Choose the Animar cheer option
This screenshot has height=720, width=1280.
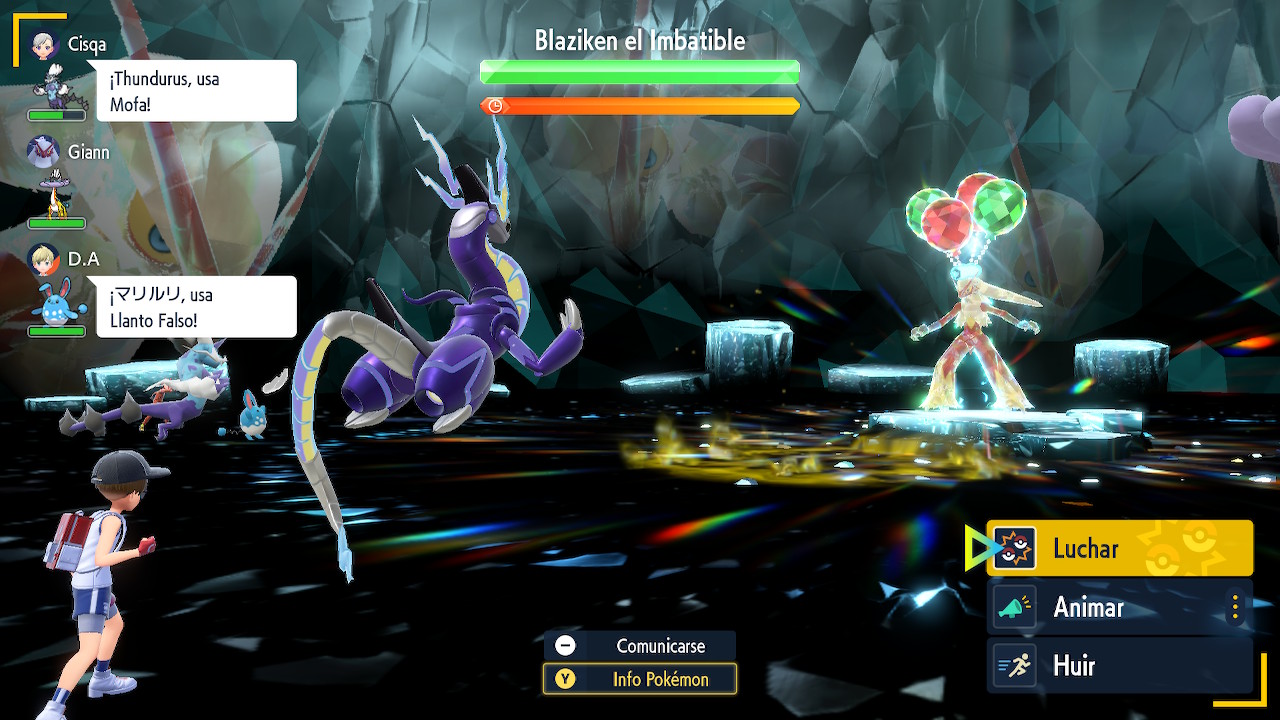[x=1105, y=607]
